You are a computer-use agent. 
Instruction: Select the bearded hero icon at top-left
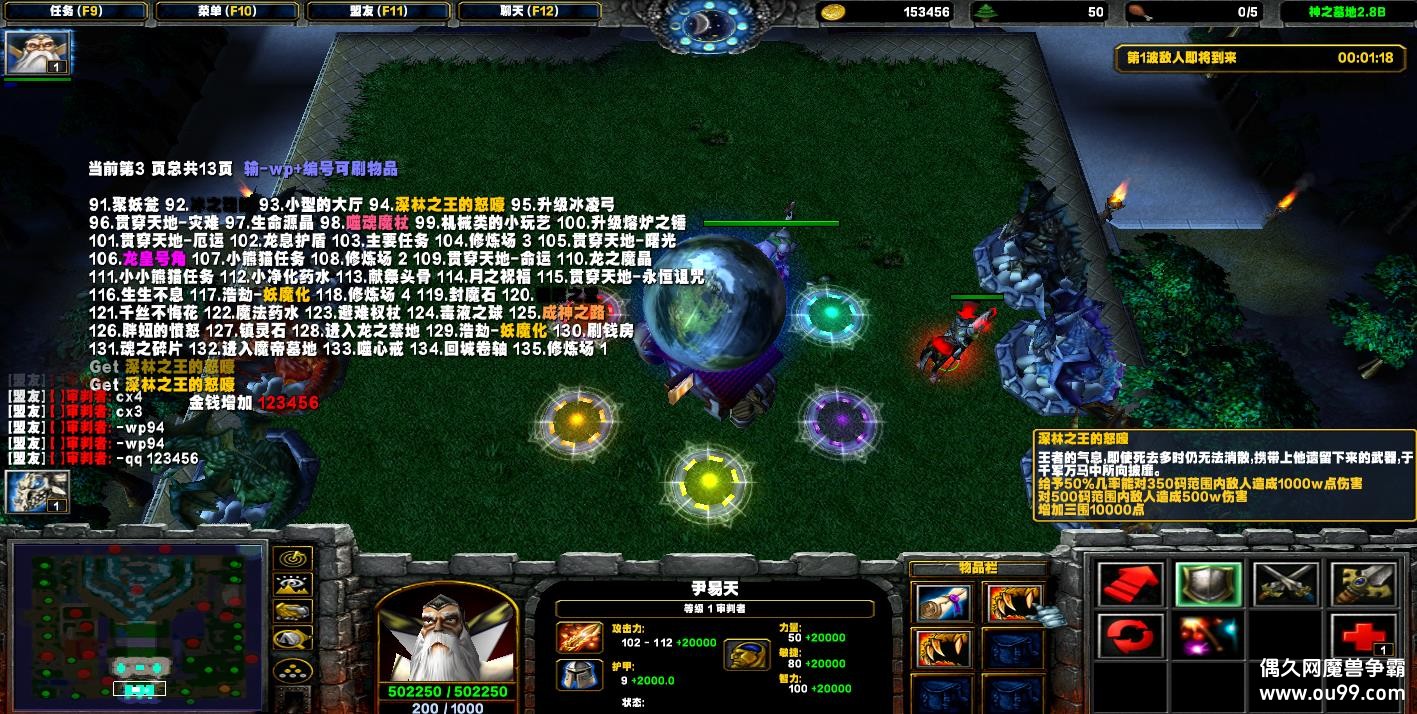pos(24,51)
